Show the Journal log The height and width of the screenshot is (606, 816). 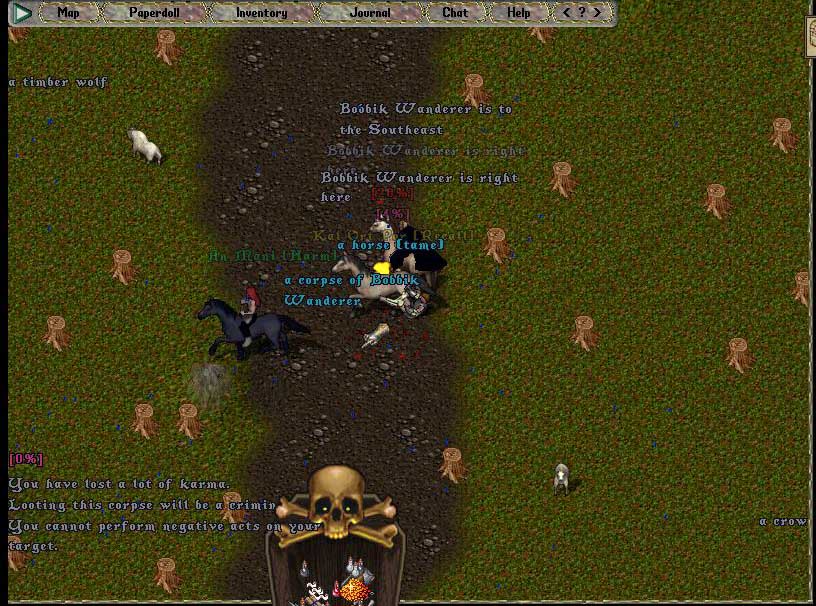point(370,13)
